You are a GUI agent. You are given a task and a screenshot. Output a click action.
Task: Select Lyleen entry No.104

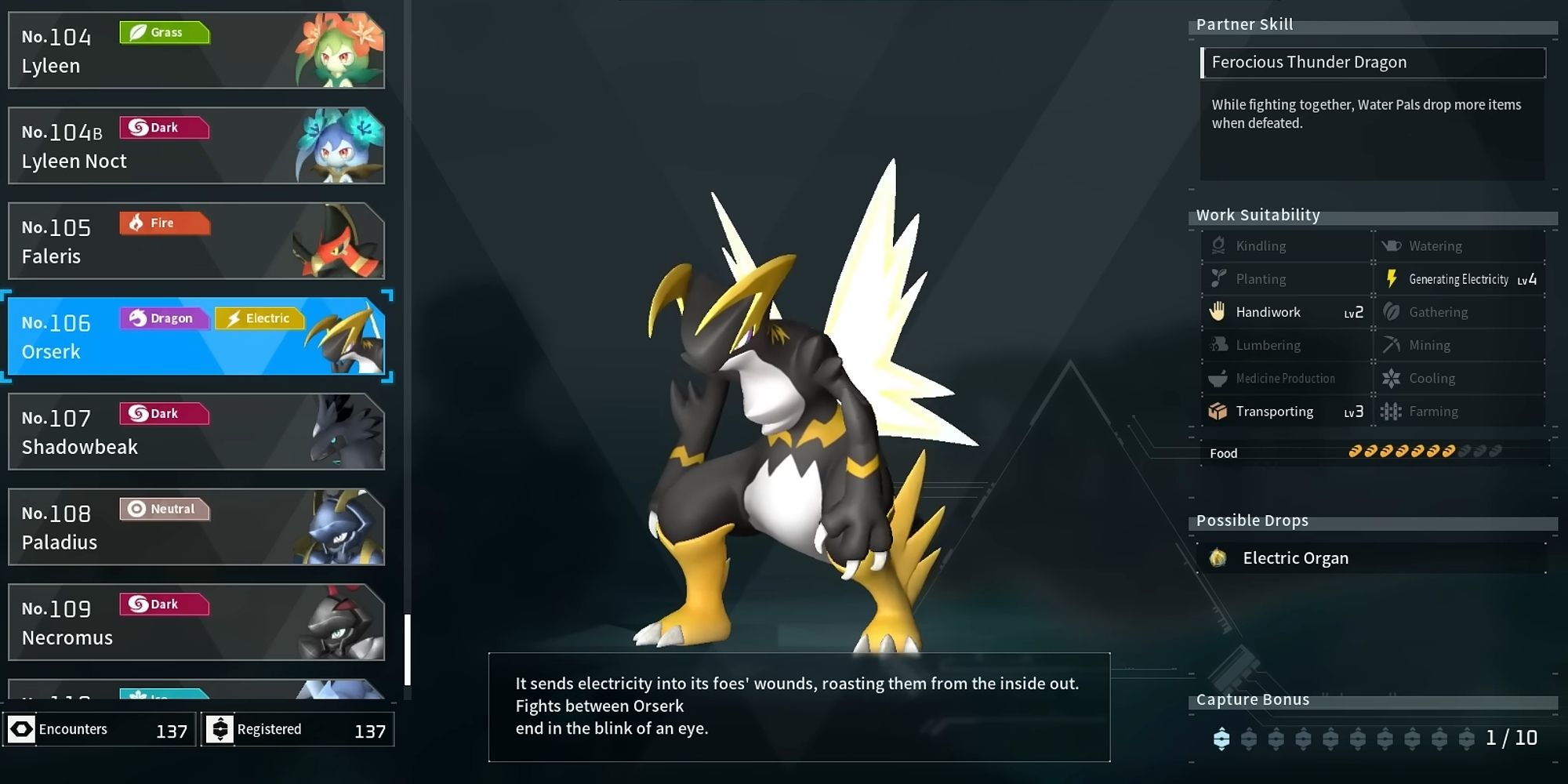pyautogui.click(x=196, y=50)
